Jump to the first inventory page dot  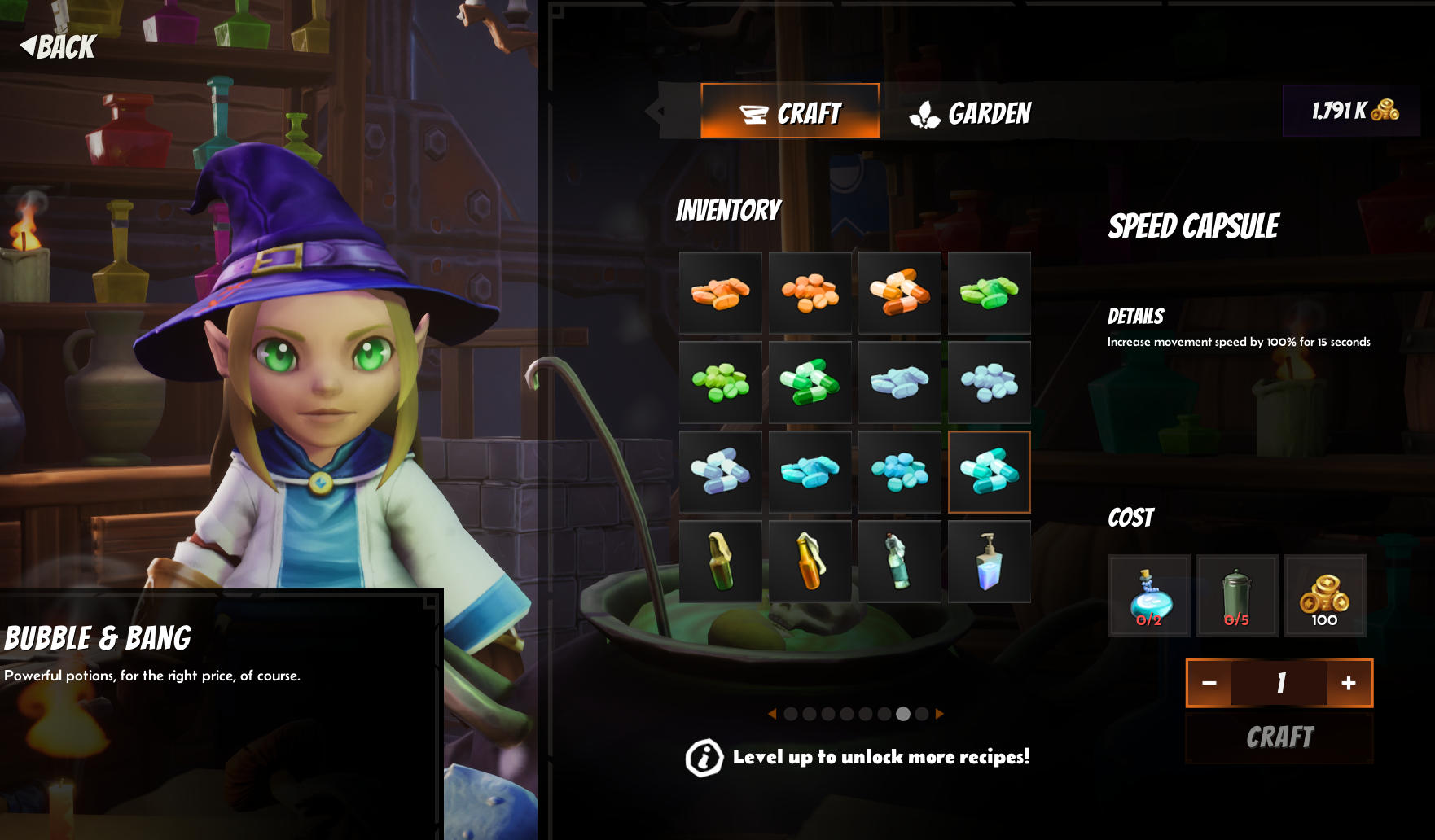pyautogui.click(x=791, y=714)
